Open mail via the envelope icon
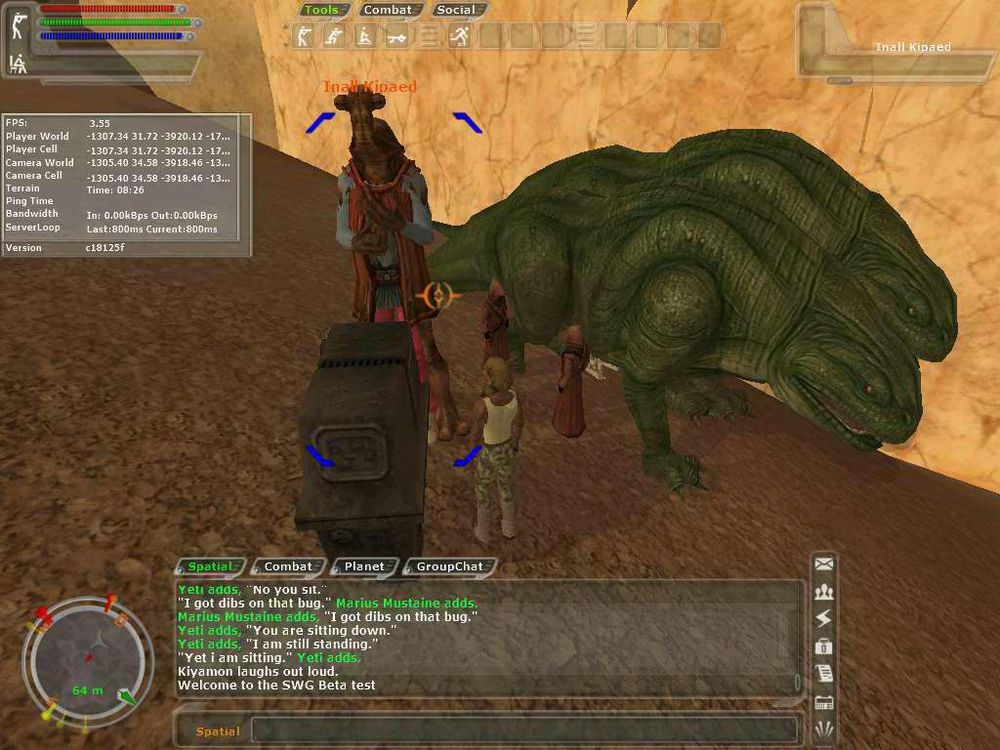 [824, 564]
